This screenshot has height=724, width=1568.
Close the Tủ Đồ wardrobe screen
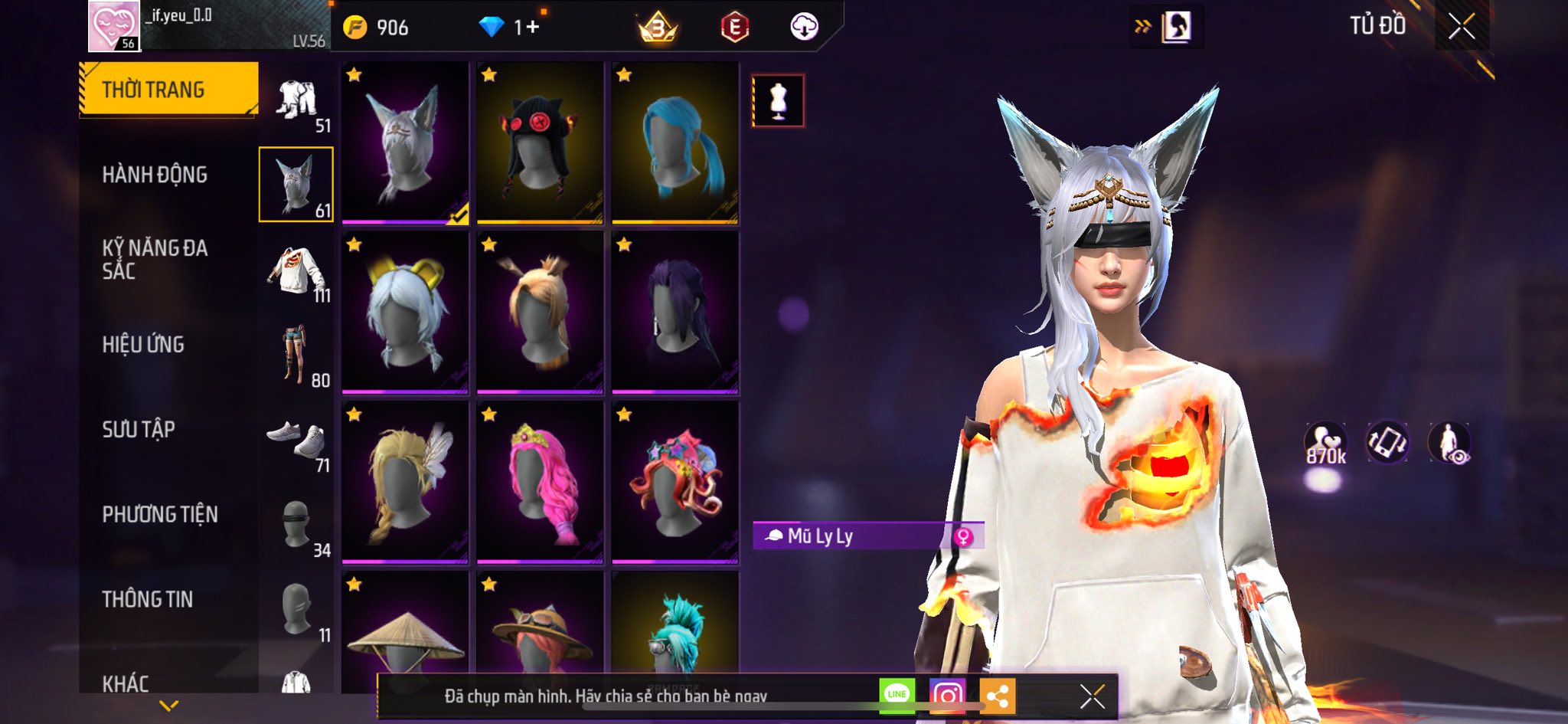pos(1461,27)
